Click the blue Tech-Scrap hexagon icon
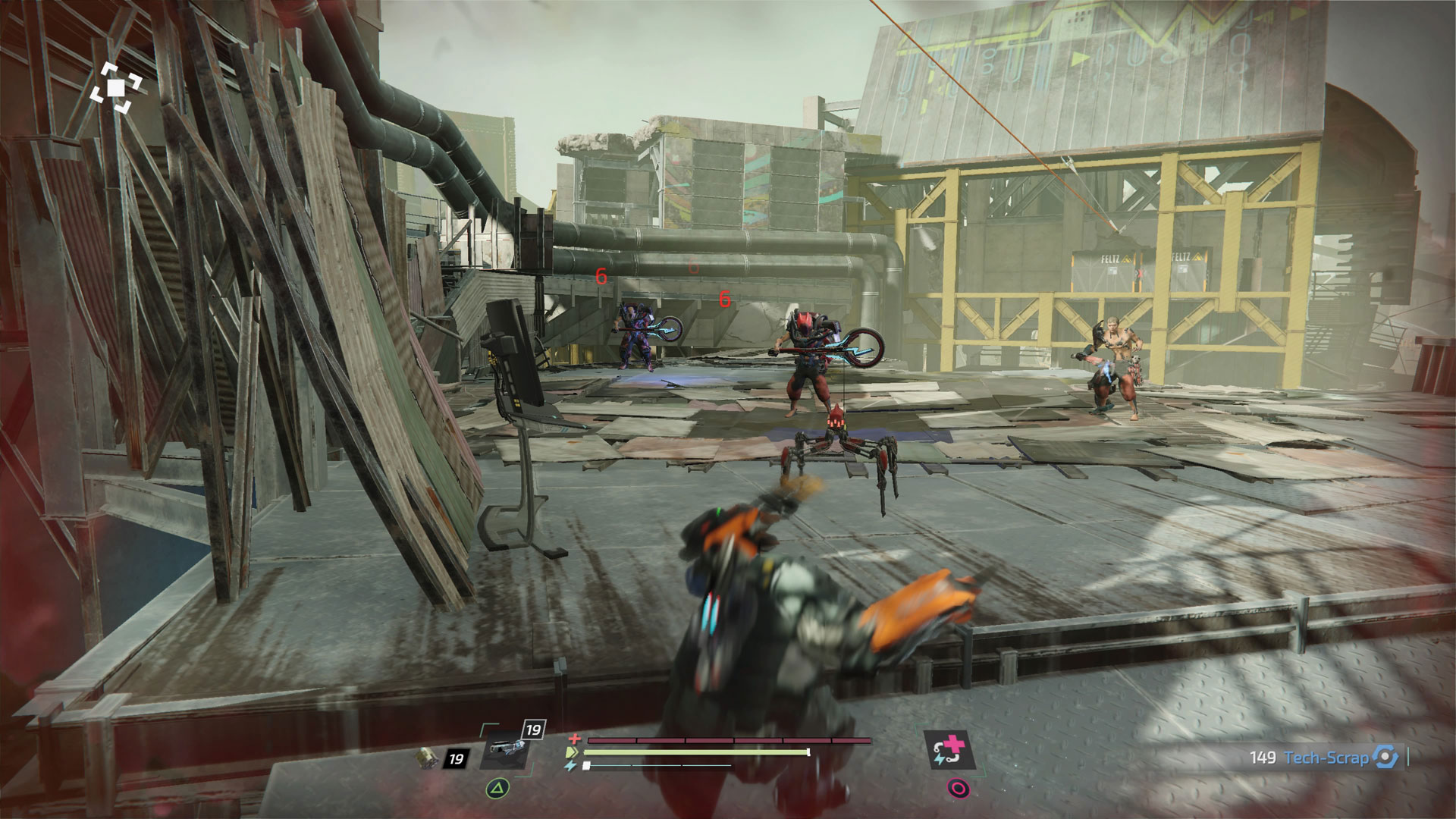This screenshot has height=819, width=1456. point(1385,757)
